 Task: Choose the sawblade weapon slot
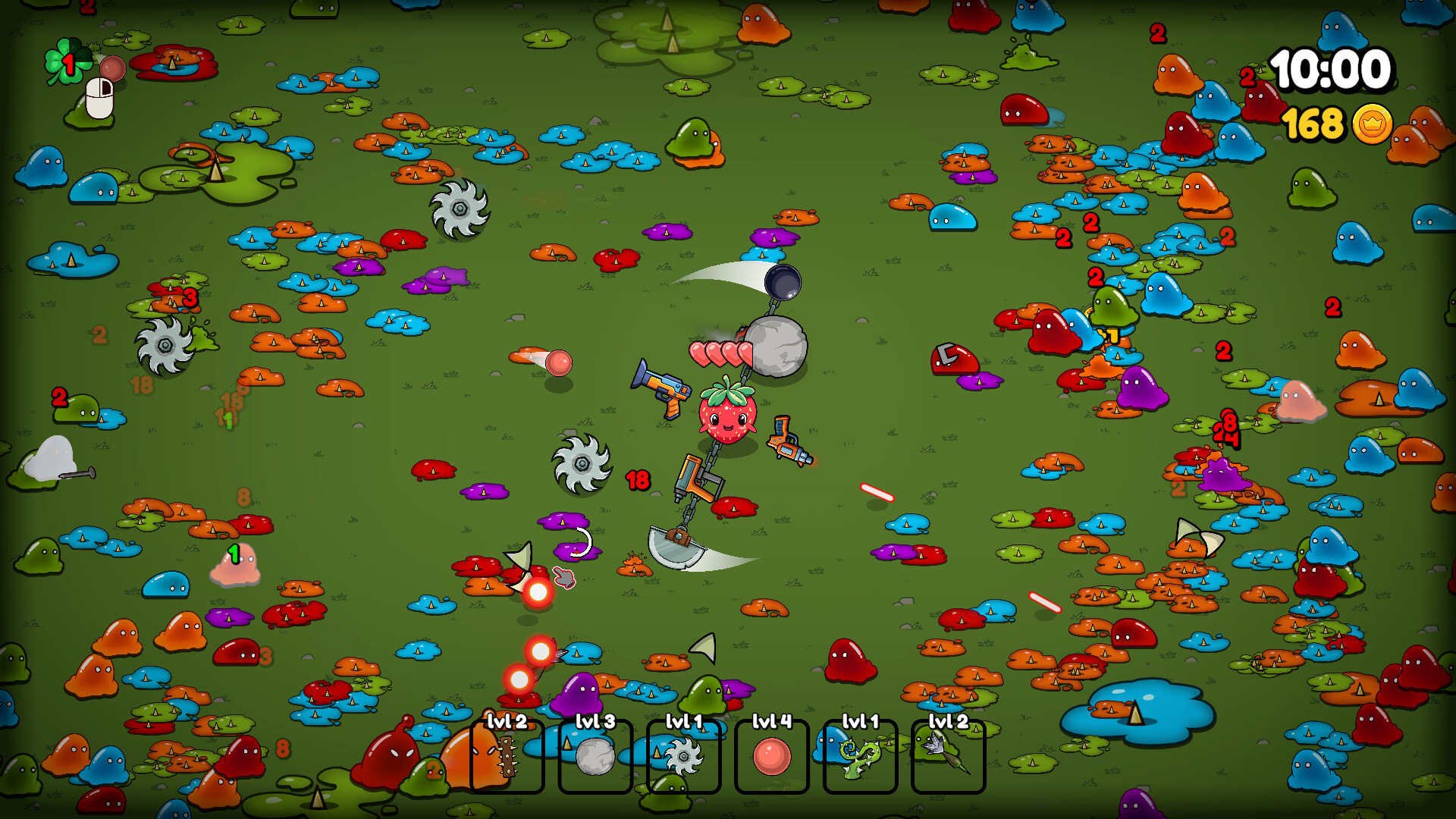coord(683,756)
